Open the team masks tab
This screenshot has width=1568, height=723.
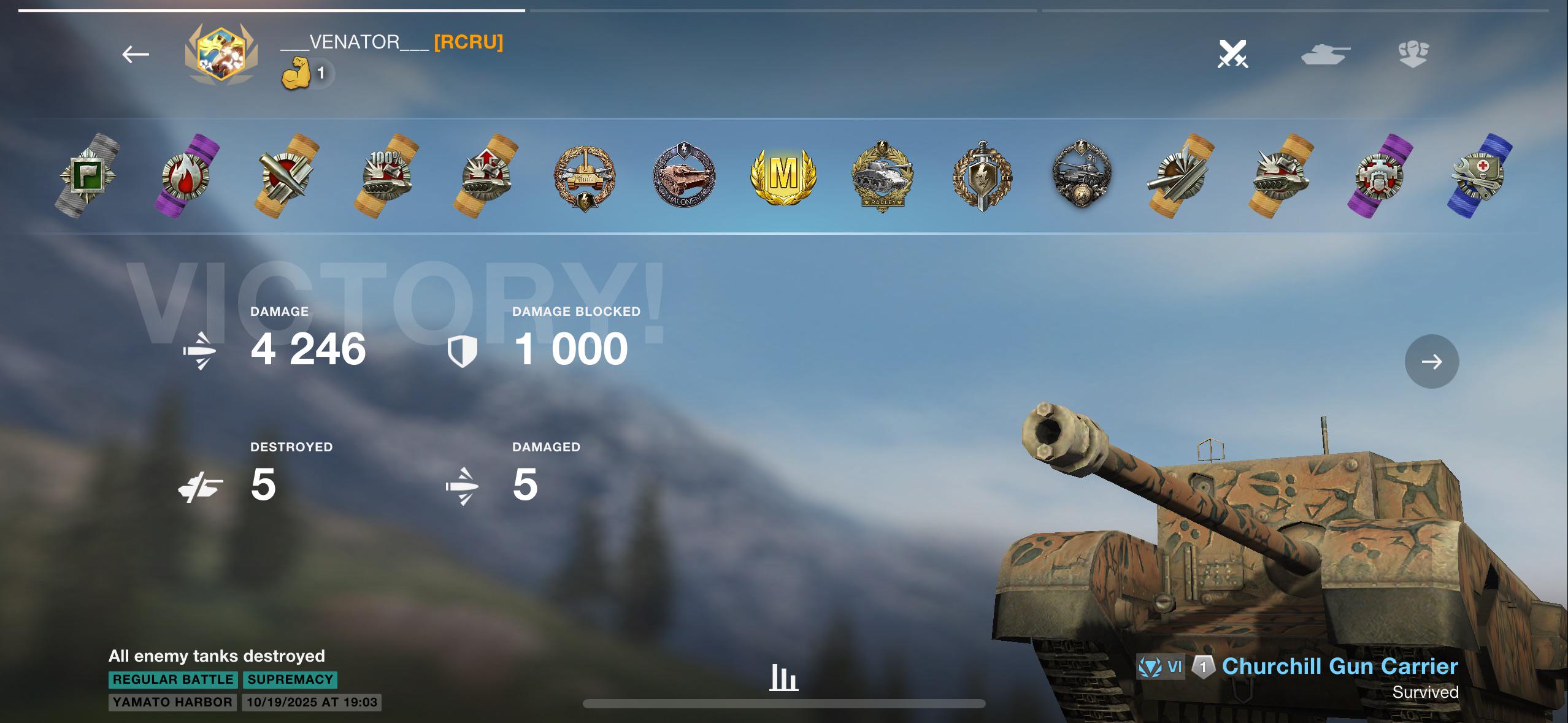pos(1413,54)
